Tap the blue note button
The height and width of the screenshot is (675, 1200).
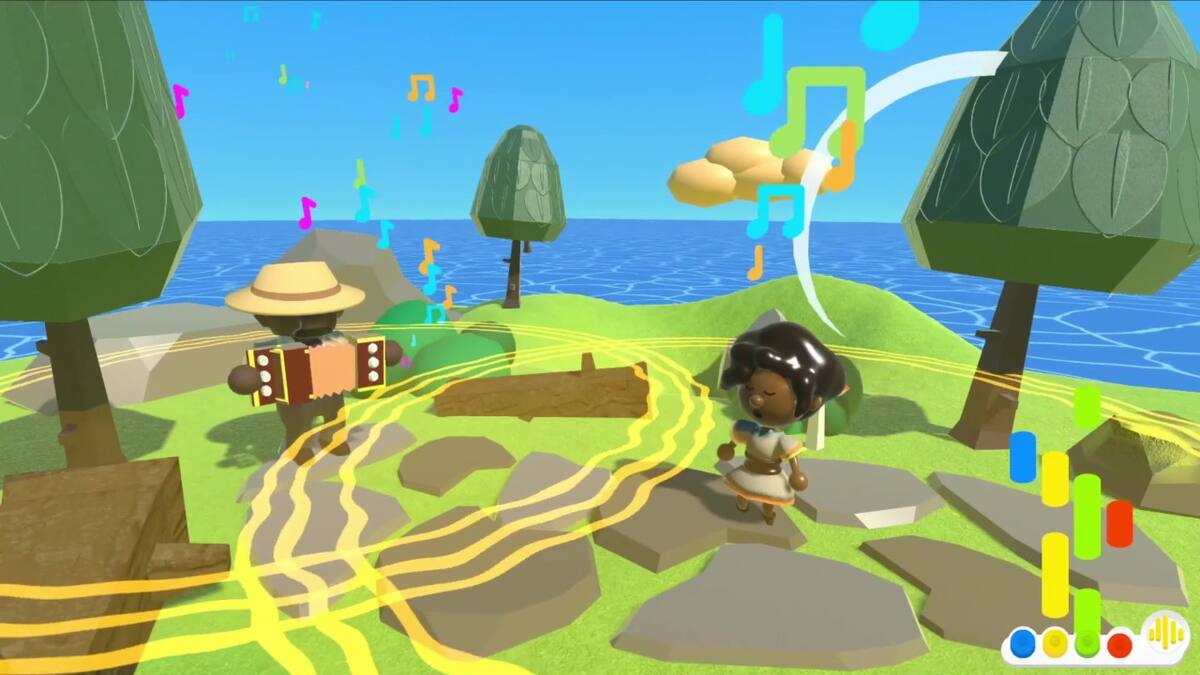pyautogui.click(x=1022, y=641)
